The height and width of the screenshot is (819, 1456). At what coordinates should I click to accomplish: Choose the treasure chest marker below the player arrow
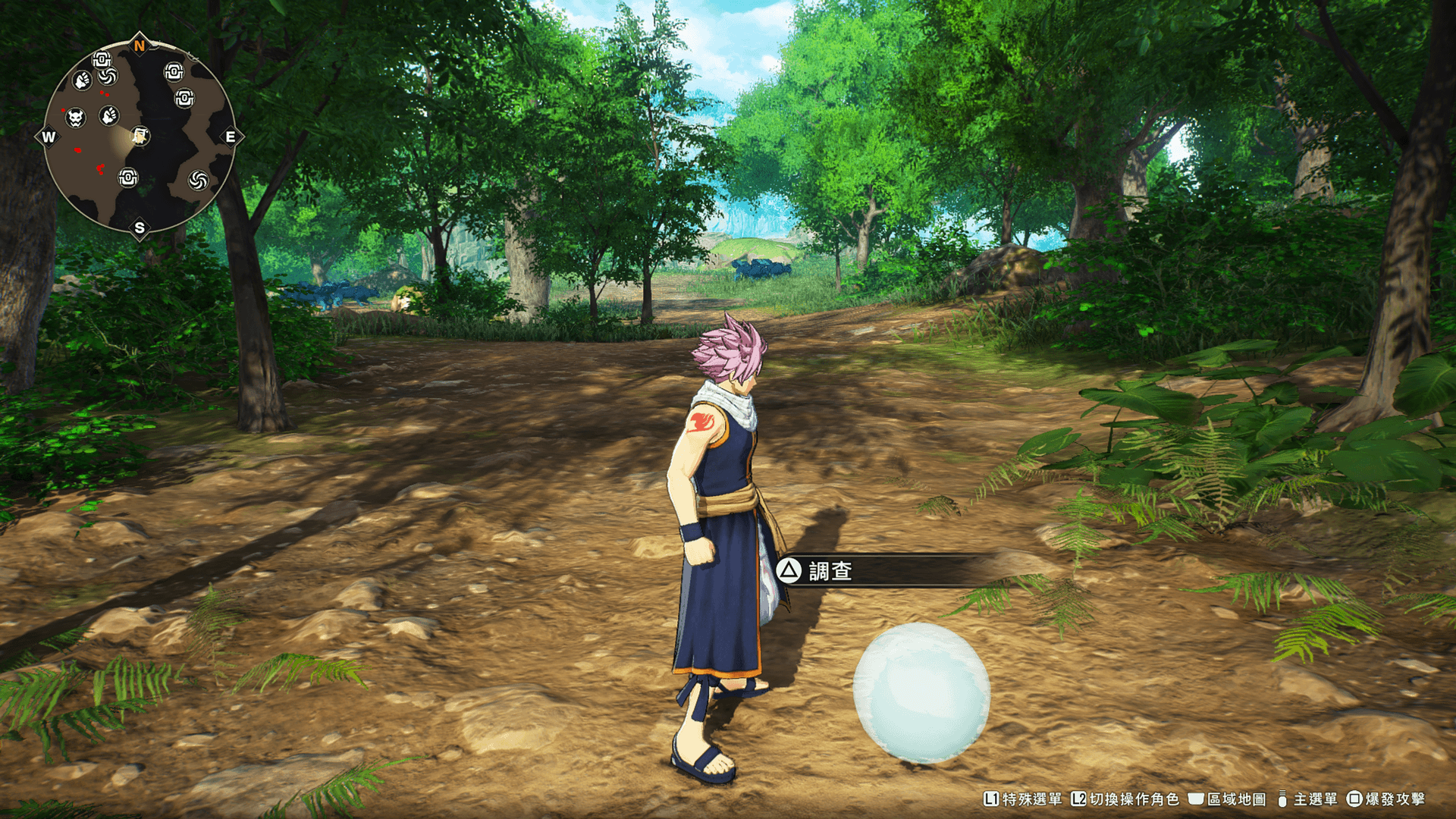pos(128,177)
